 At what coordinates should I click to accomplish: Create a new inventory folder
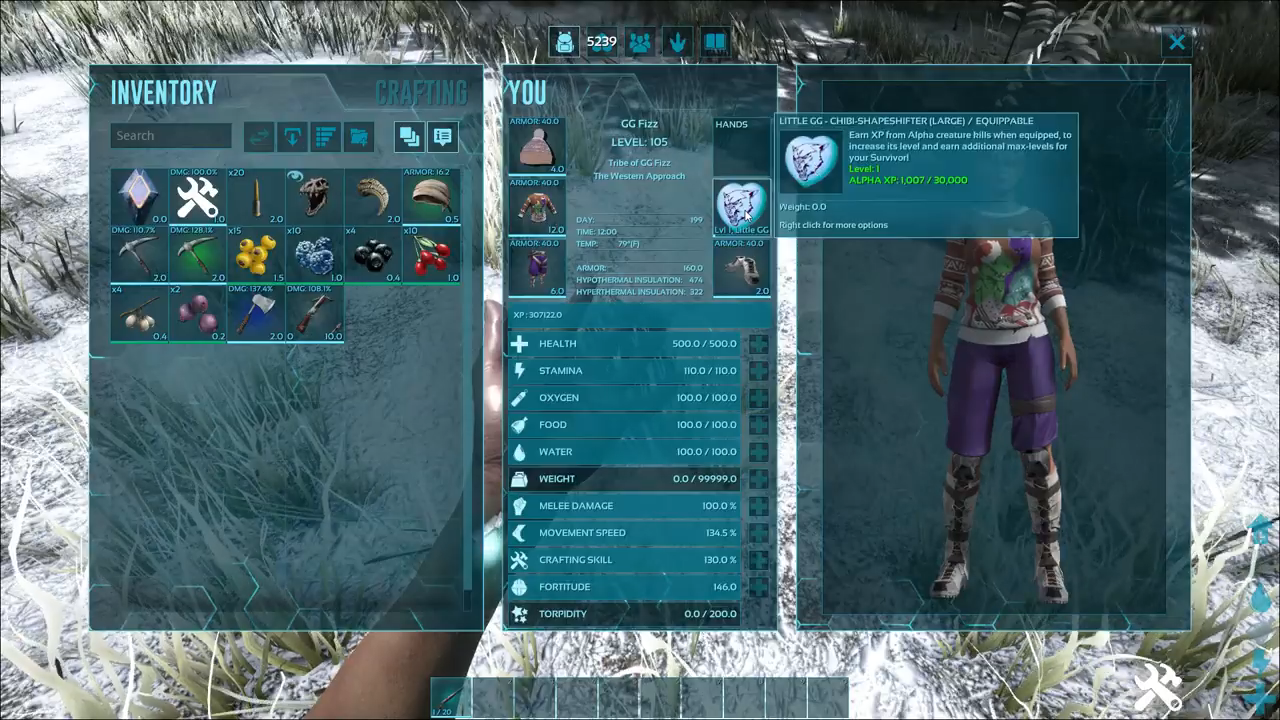[x=358, y=137]
